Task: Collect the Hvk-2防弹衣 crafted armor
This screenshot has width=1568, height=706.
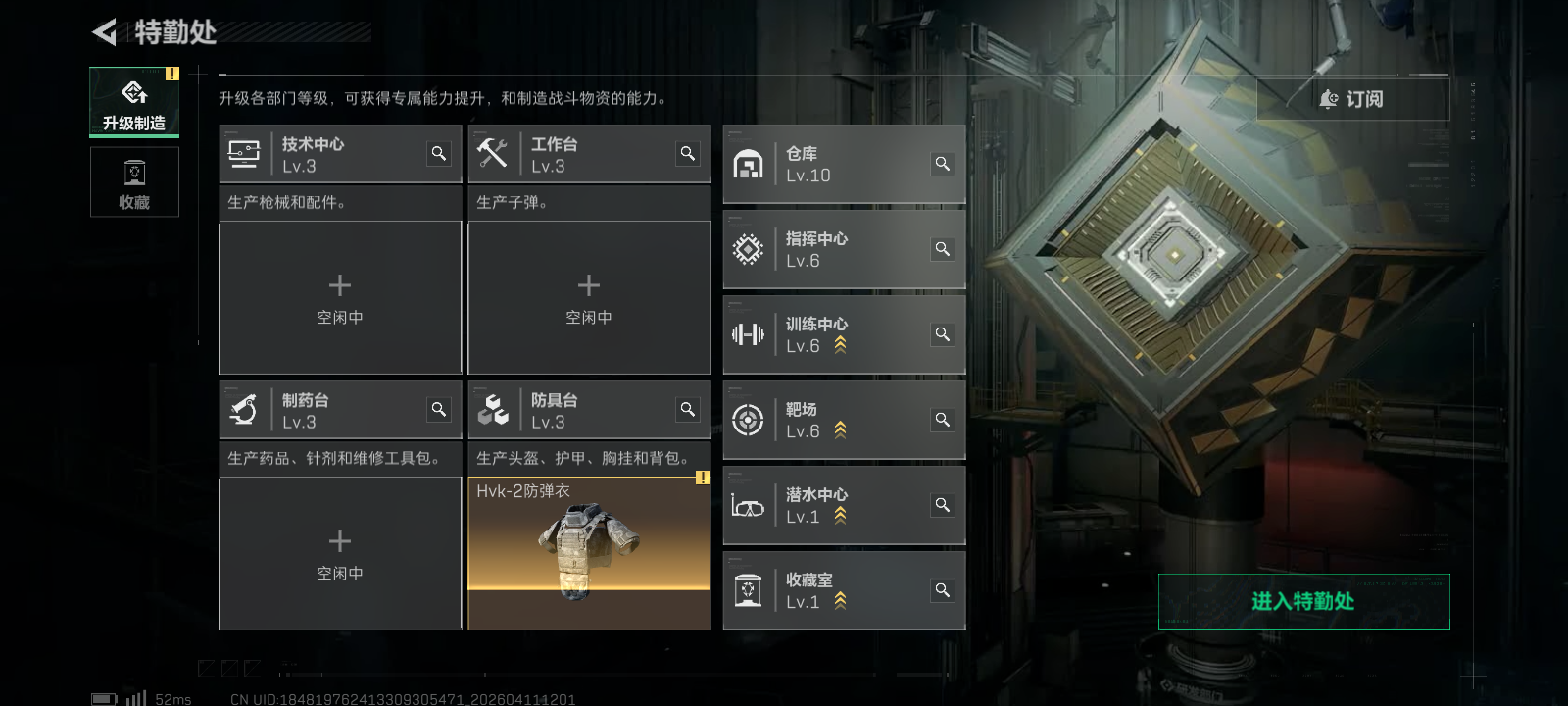Action: (589, 553)
